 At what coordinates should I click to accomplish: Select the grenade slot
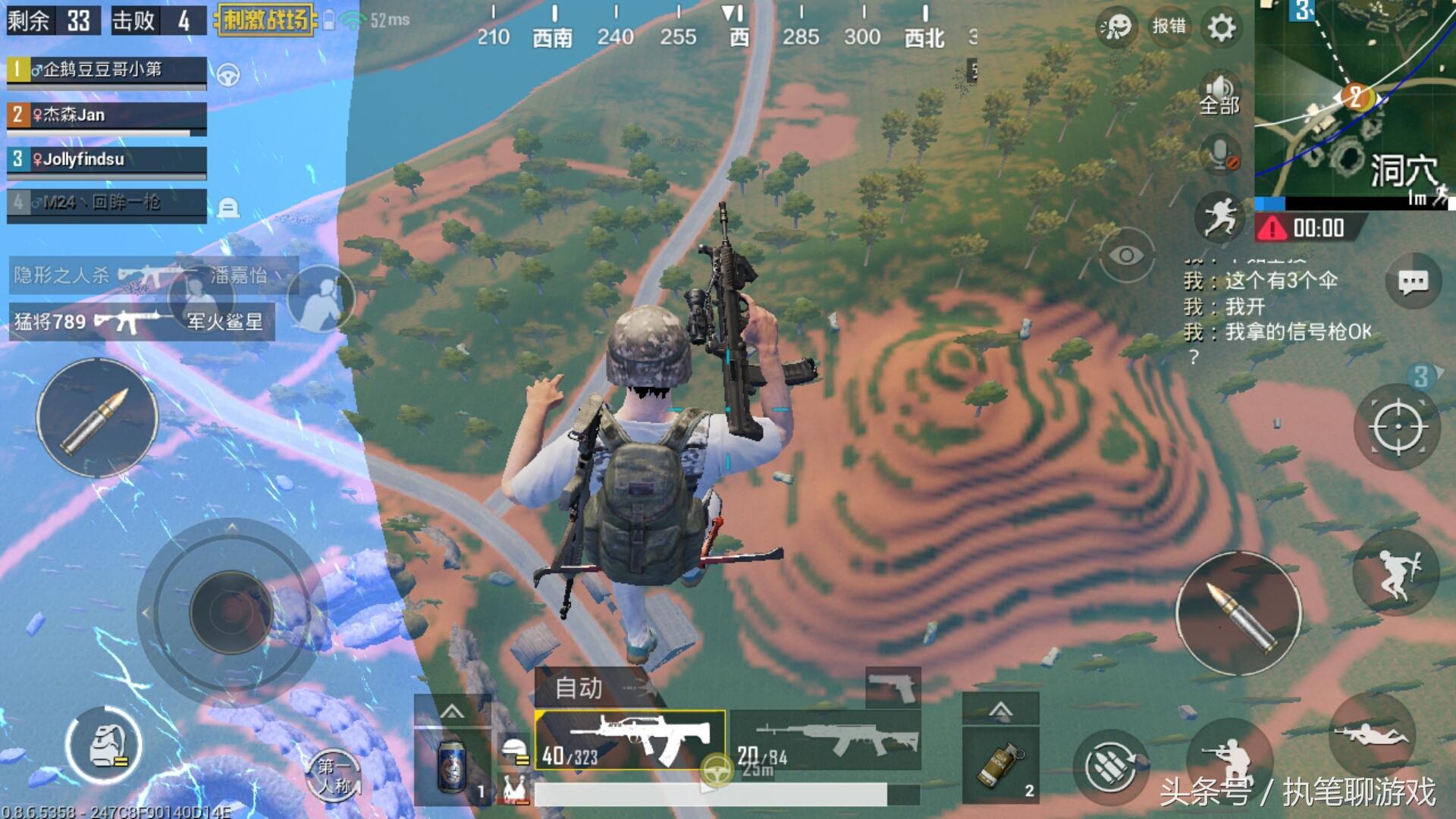point(1000,764)
